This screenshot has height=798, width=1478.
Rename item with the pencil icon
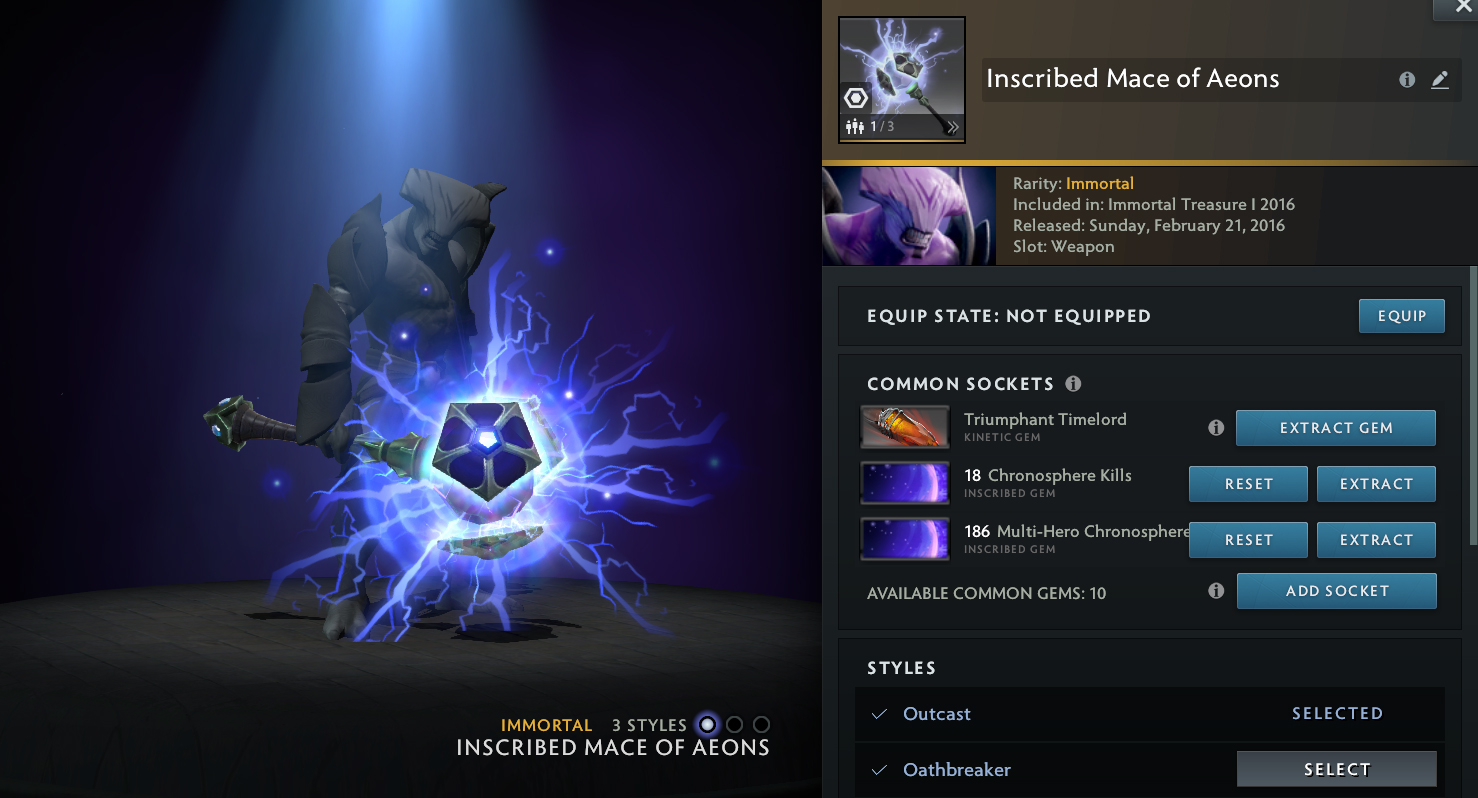pos(1440,80)
